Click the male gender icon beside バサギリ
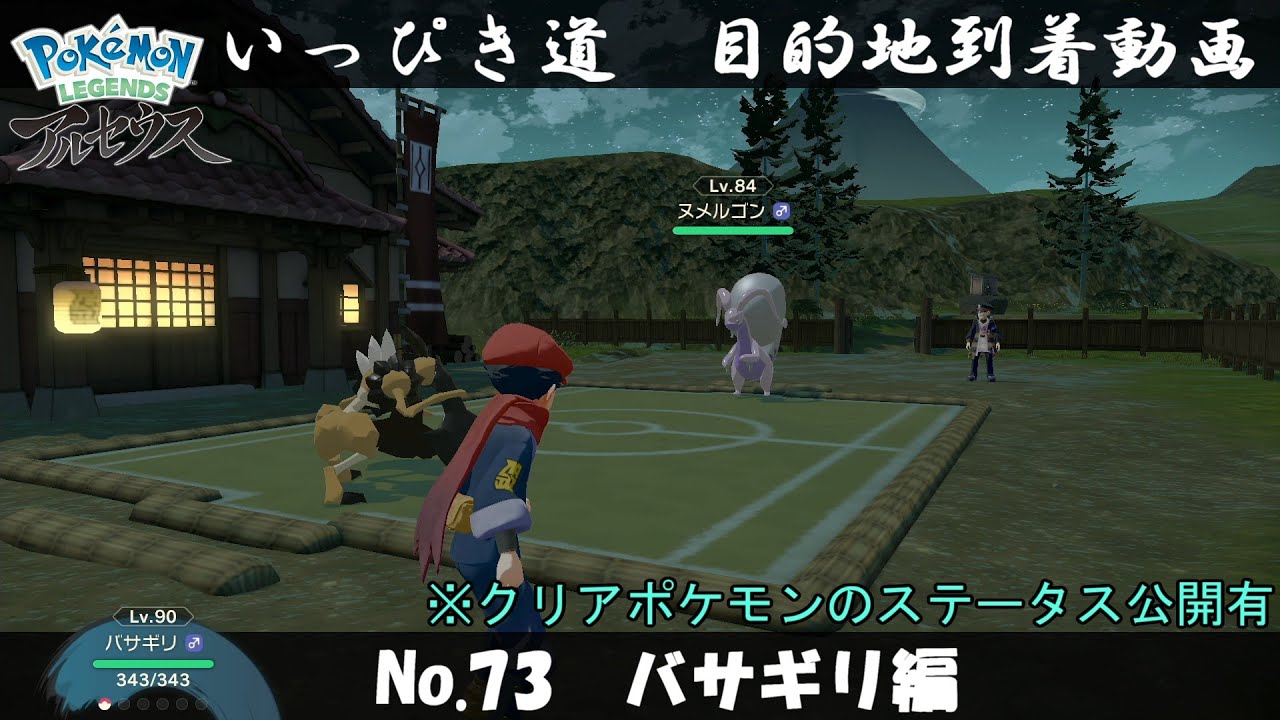 pyautogui.click(x=192, y=643)
